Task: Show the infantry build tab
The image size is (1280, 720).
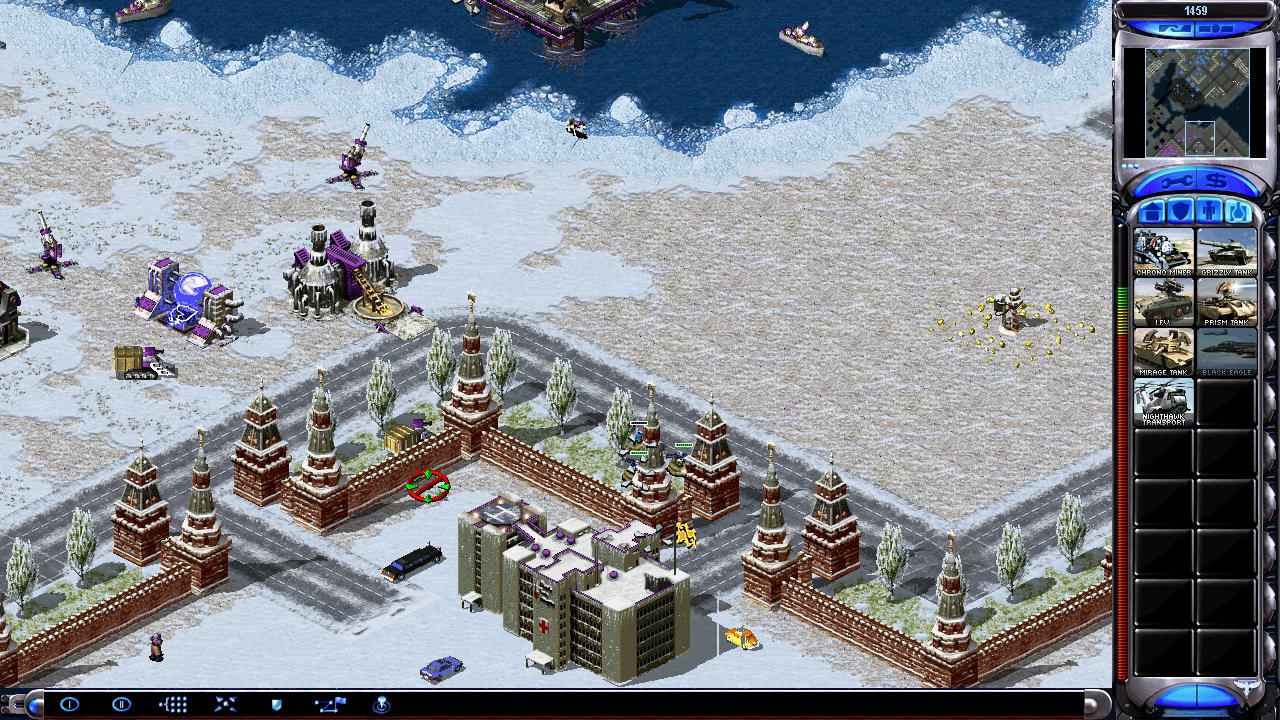Action: click(x=1209, y=212)
